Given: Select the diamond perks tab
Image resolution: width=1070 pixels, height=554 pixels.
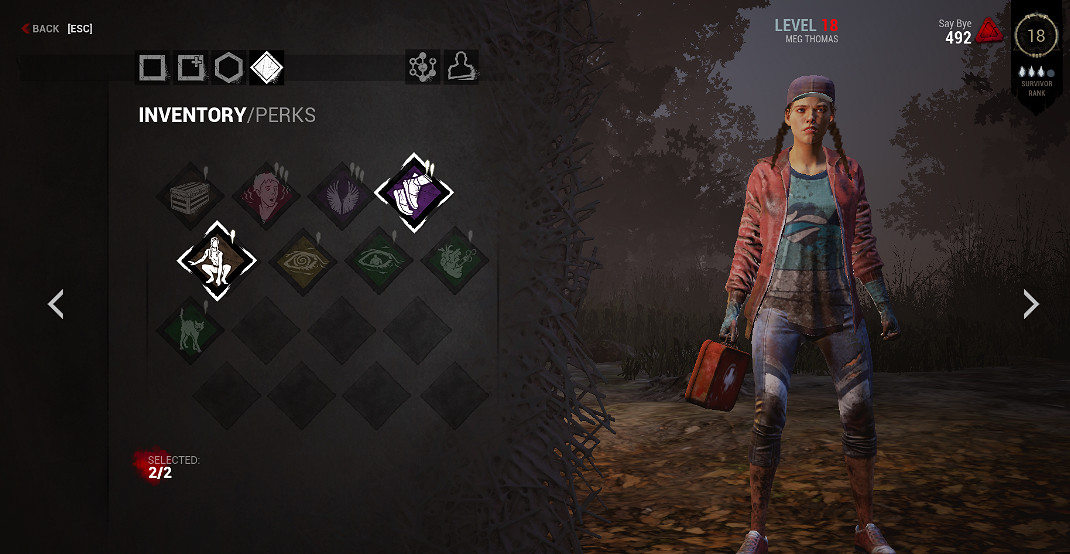Looking at the screenshot, I should click(x=266, y=68).
